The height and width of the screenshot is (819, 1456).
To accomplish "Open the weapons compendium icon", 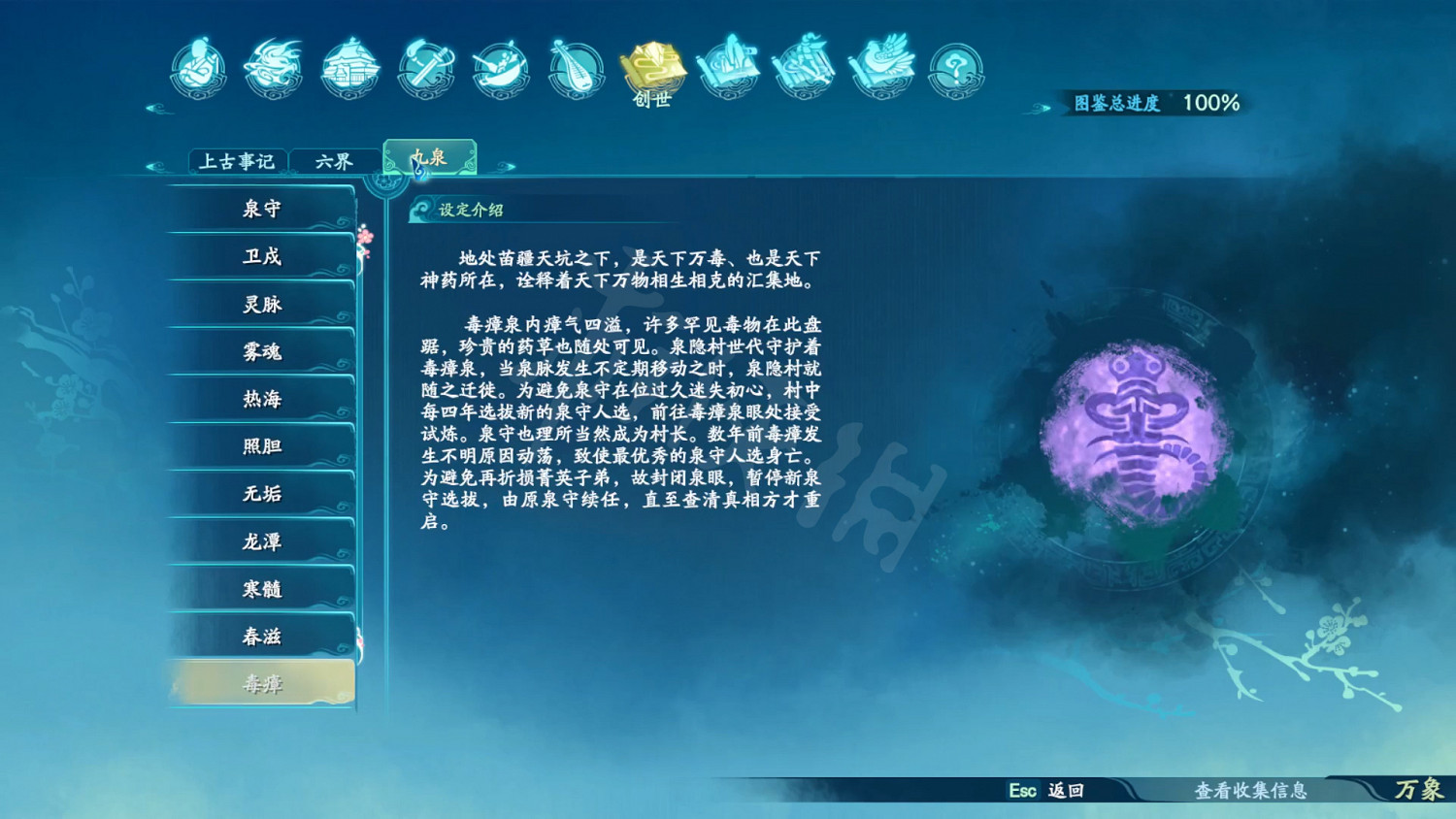I will point(425,66).
